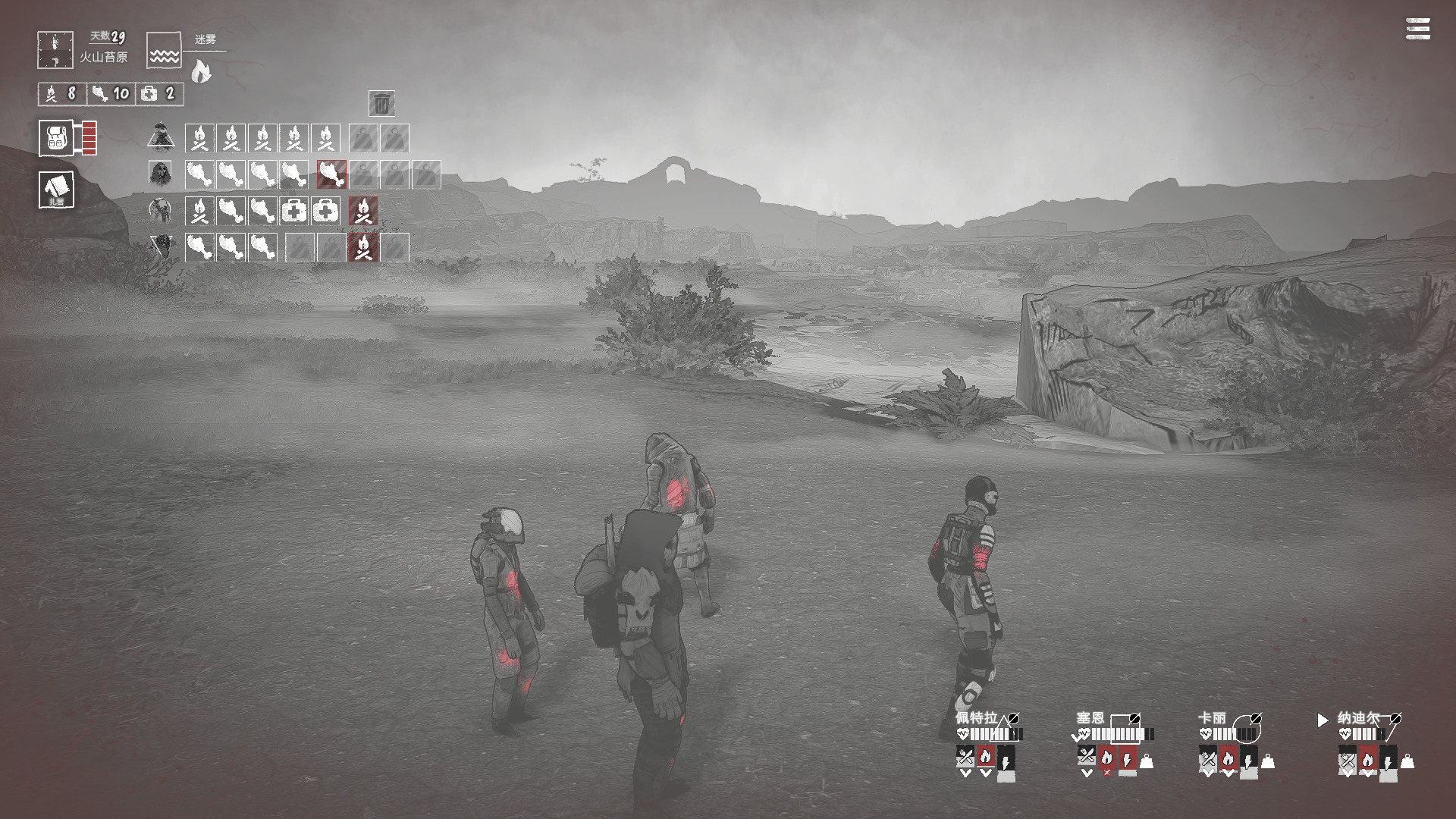The height and width of the screenshot is (819, 1456).
Task: Select squad member 纳迪尔
Action: (1357, 717)
